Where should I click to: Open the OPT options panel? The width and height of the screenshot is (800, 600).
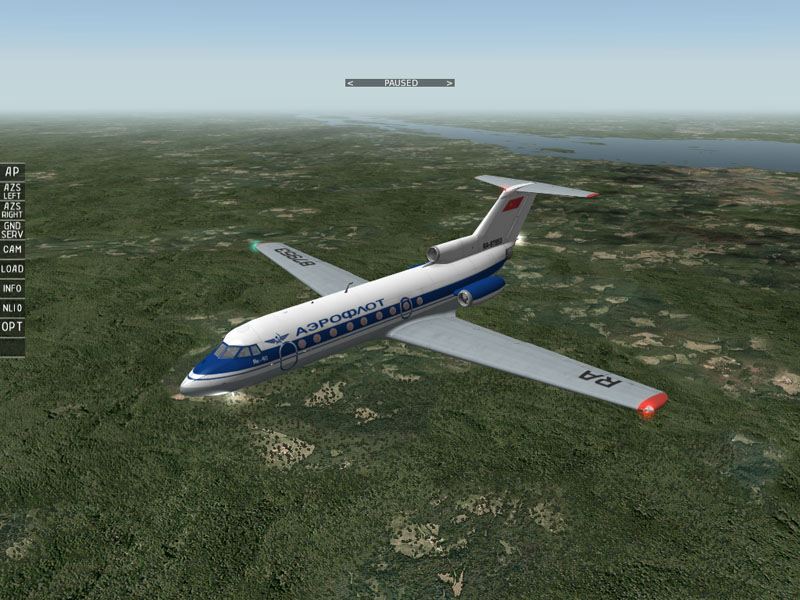pos(12,327)
